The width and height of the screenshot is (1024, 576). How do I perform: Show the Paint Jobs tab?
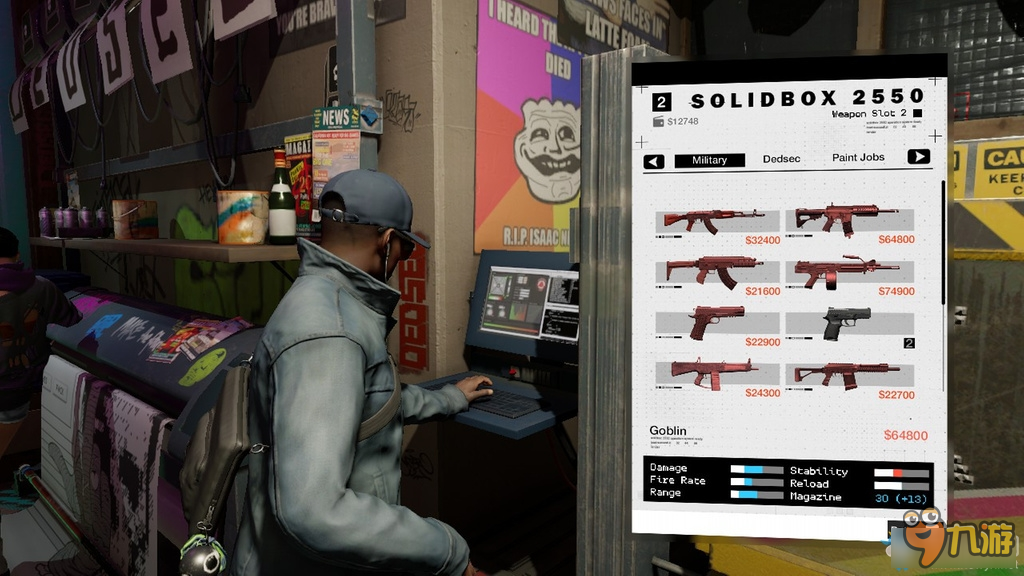point(858,158)
